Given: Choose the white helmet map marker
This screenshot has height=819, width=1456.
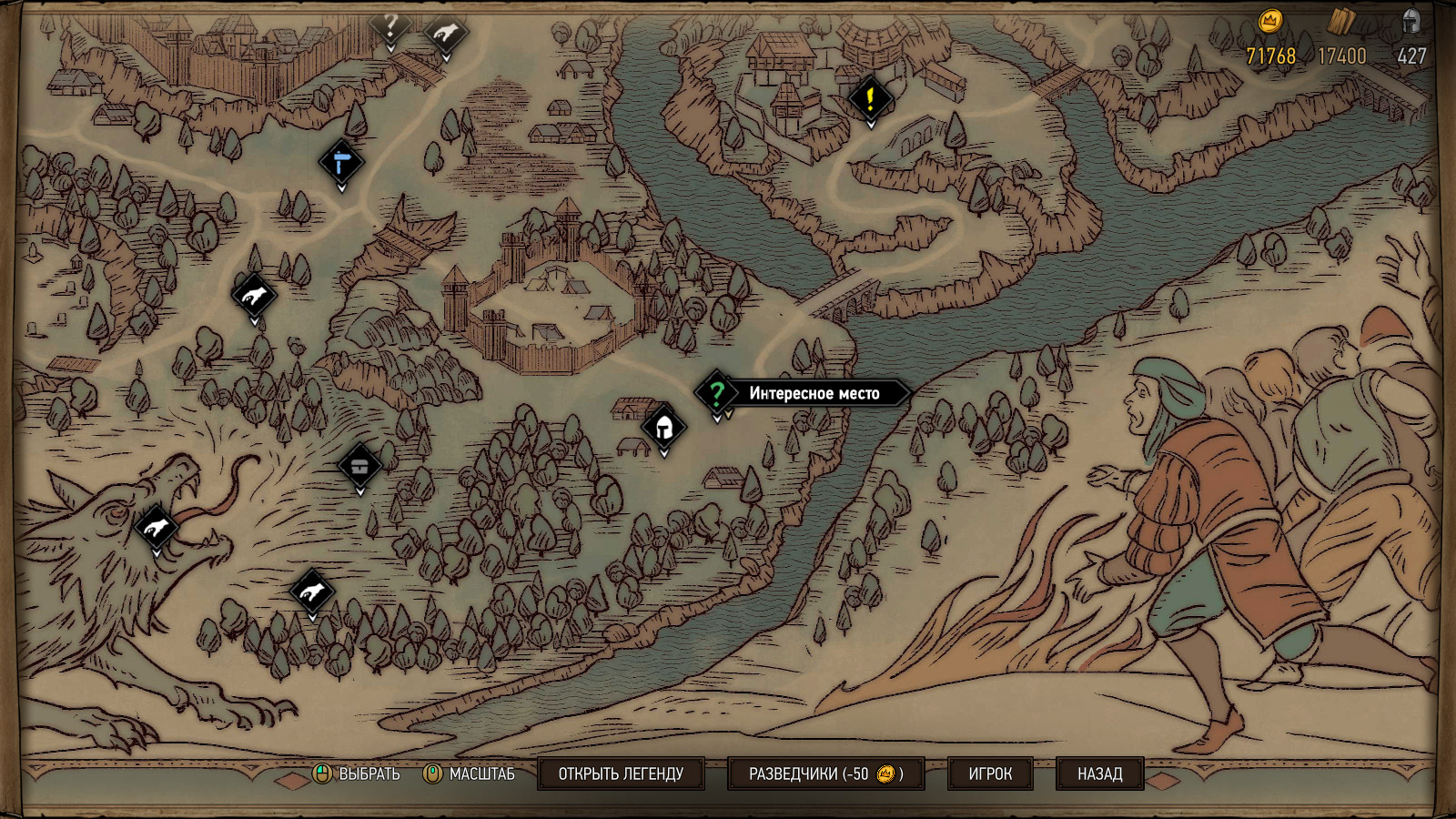Looking at the screenshot, I should coord(663,426).
